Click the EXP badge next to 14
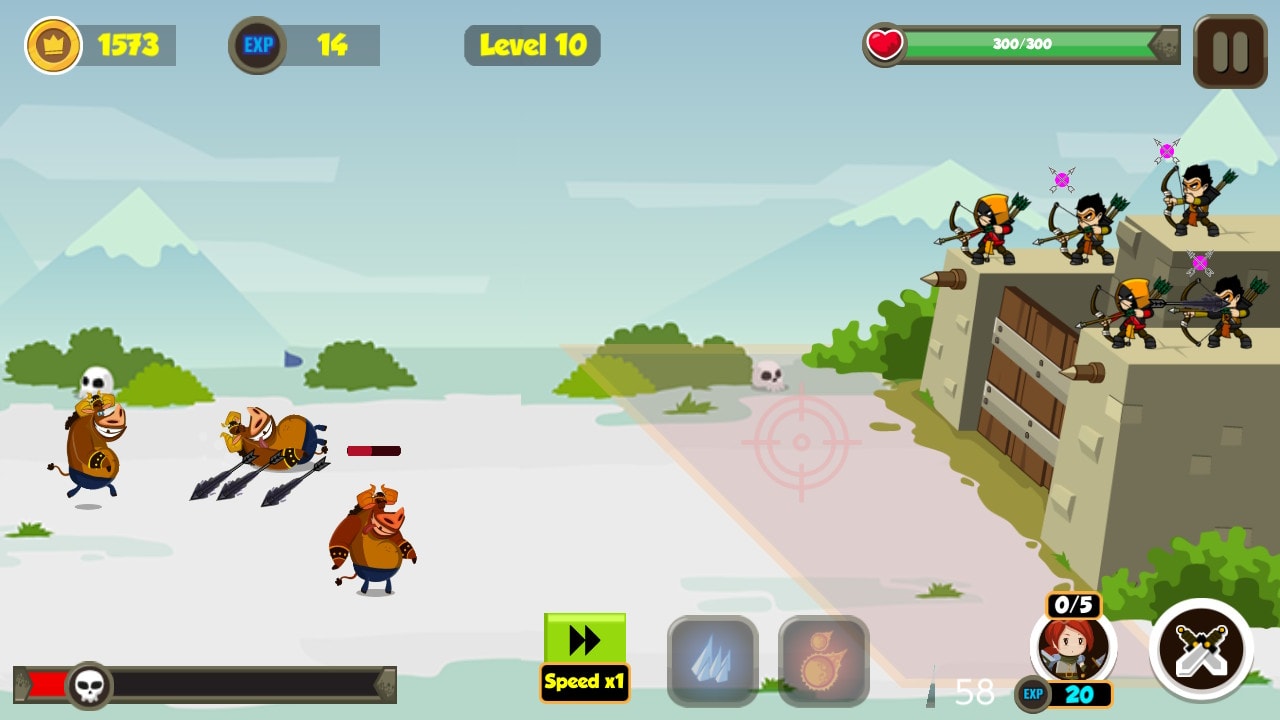The width and height of the screenshot is (1280, 720). tap(257, 43)
